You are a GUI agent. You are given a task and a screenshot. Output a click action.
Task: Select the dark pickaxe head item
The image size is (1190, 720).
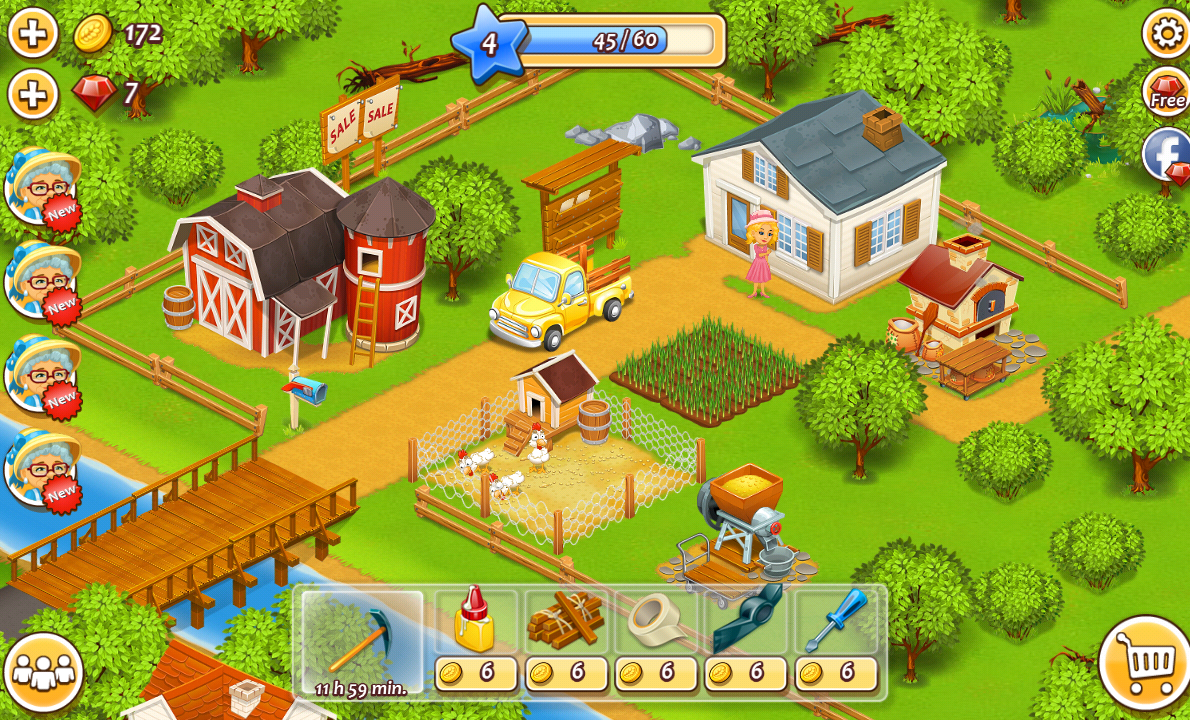click(x=747, y=621)
